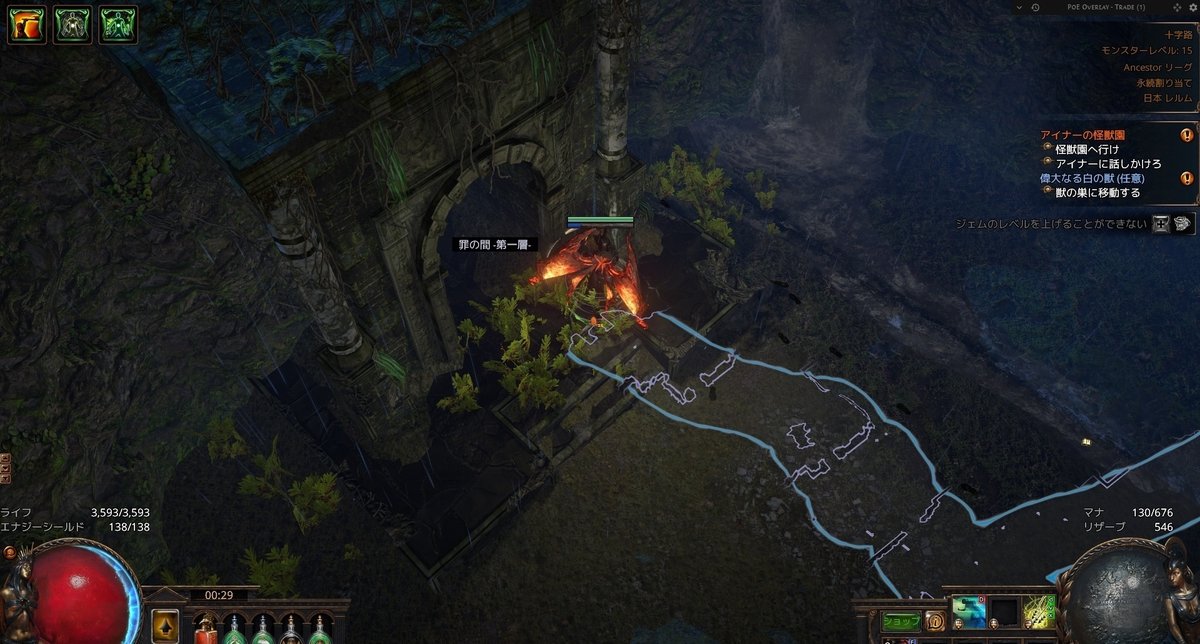Viewport: 1200px width, 644px height.
Task: Click the small round icon above life orb
Action: pos(10,552)
